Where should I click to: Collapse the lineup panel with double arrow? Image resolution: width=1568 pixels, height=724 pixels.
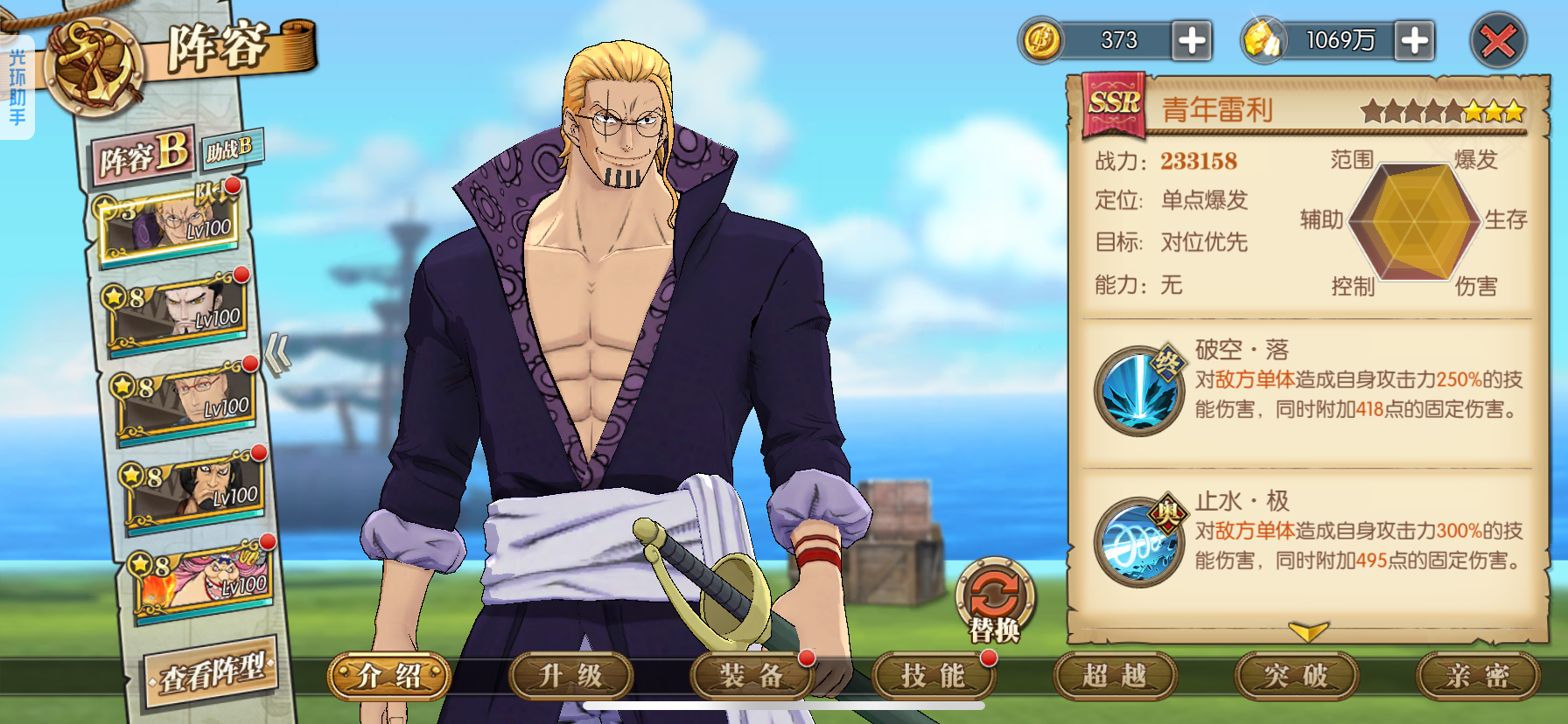click(x=278, y=354)
